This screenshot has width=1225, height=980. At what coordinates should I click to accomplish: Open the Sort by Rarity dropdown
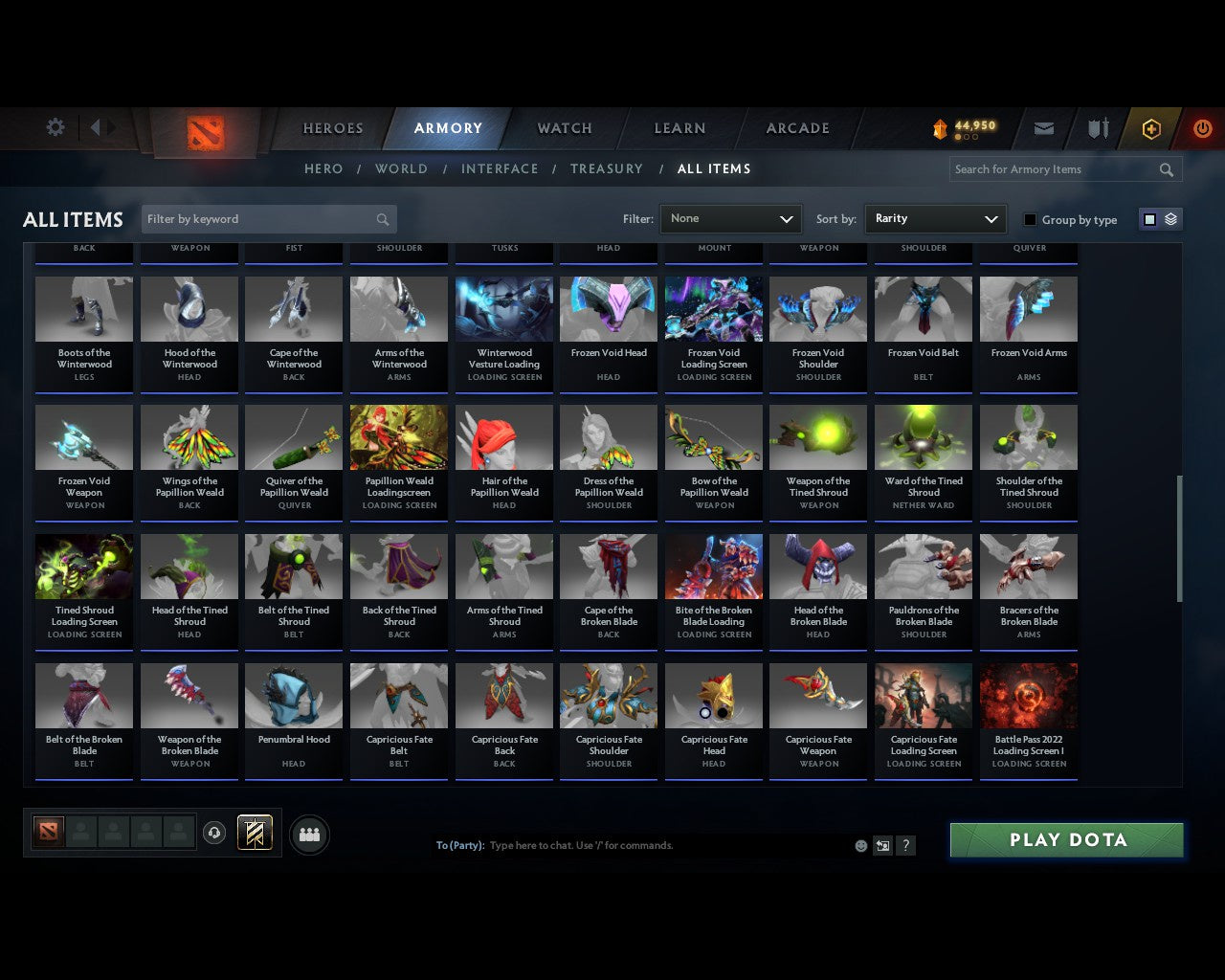coord(935,218)
